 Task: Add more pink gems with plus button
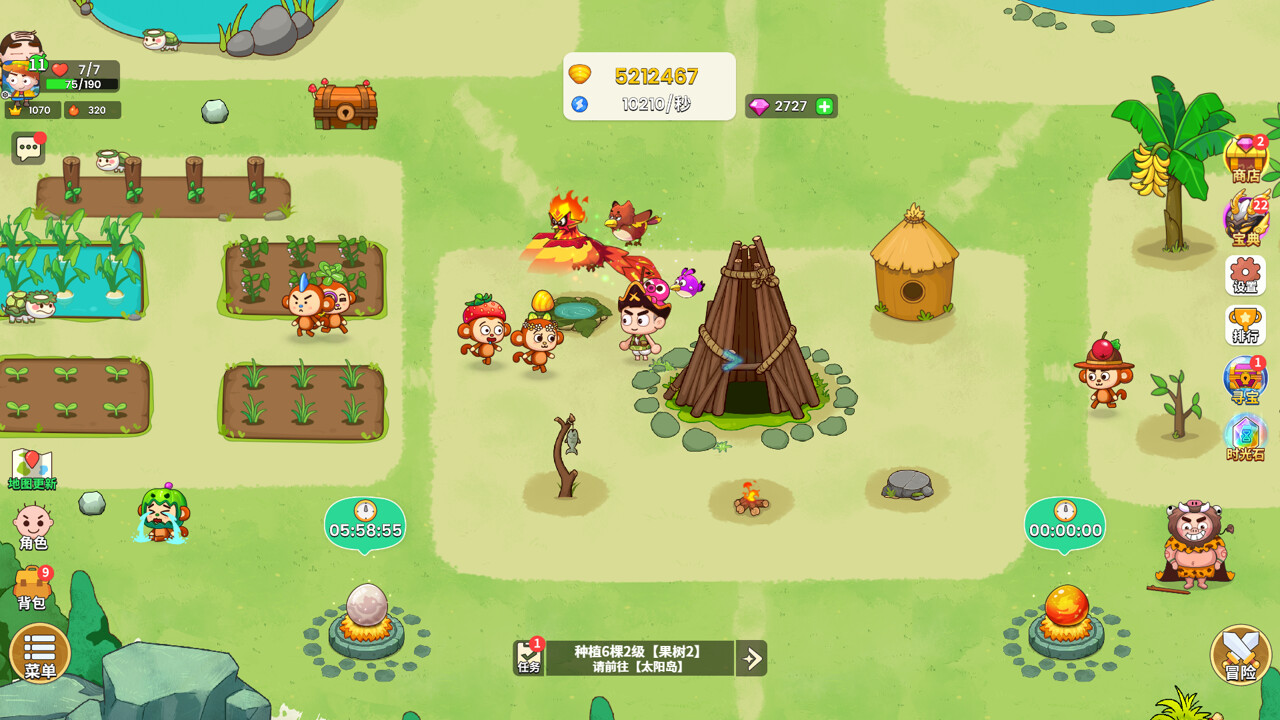(x=824, y=106)
